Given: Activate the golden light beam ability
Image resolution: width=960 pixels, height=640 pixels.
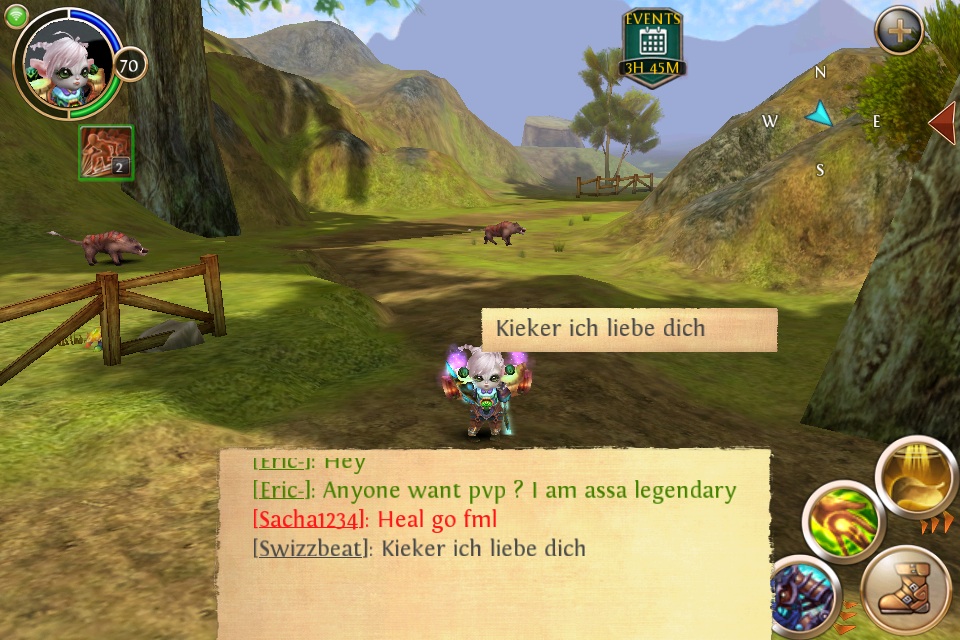Looking at the screenshot, I should coord(915,479).
